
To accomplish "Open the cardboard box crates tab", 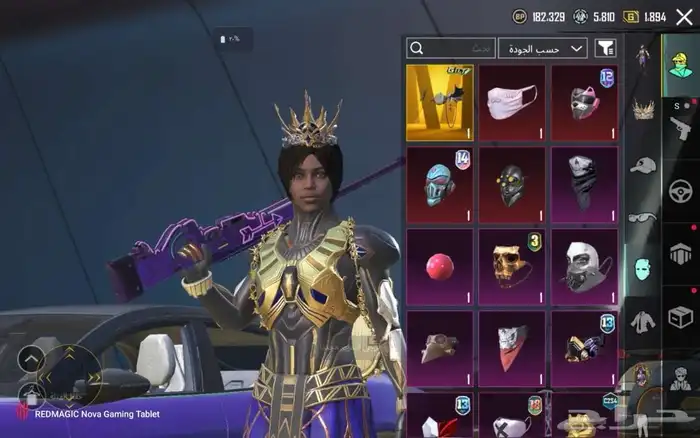I will [681, 317].
